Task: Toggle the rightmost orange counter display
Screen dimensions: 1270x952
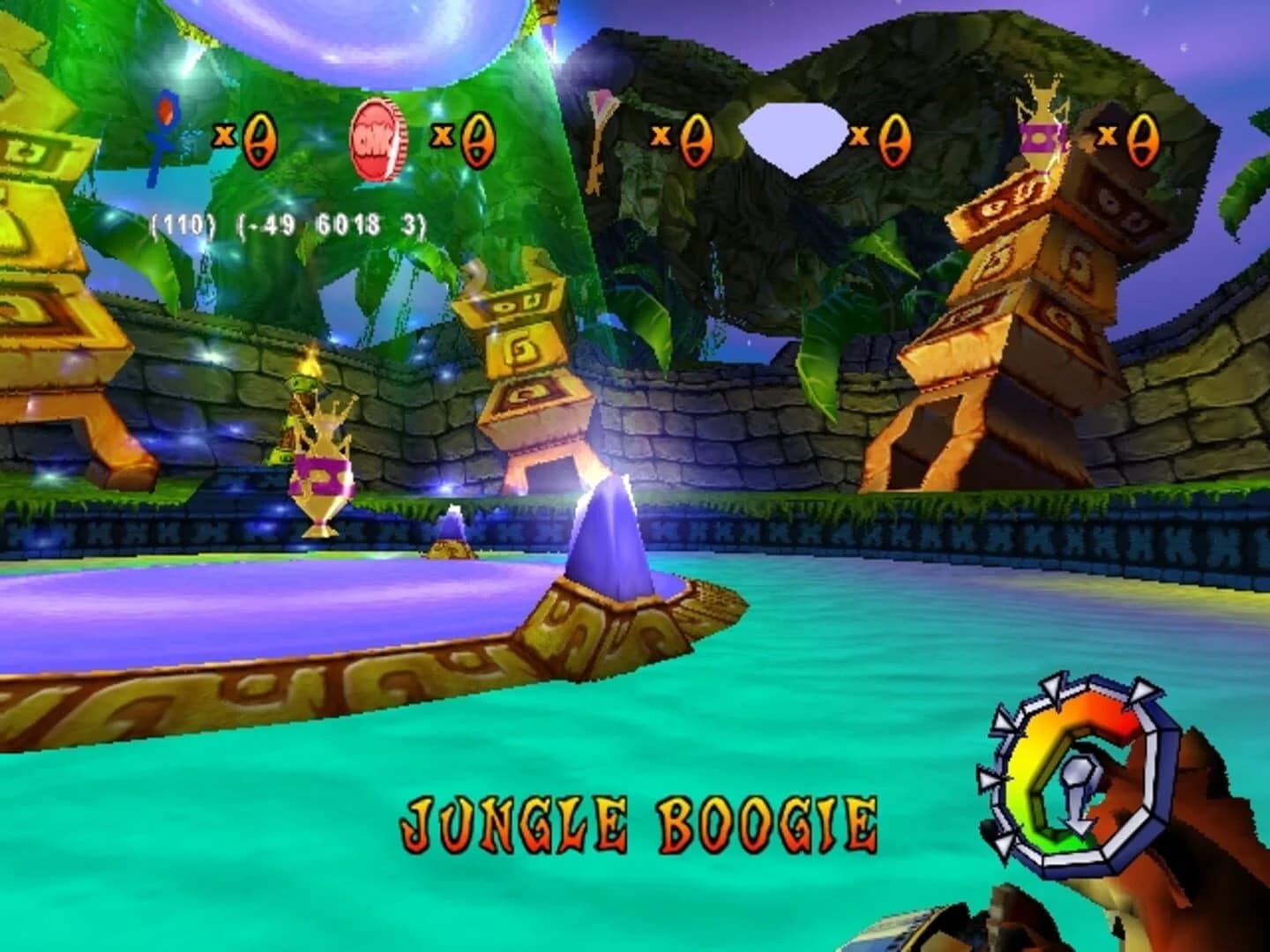Action: point(1142,141)
